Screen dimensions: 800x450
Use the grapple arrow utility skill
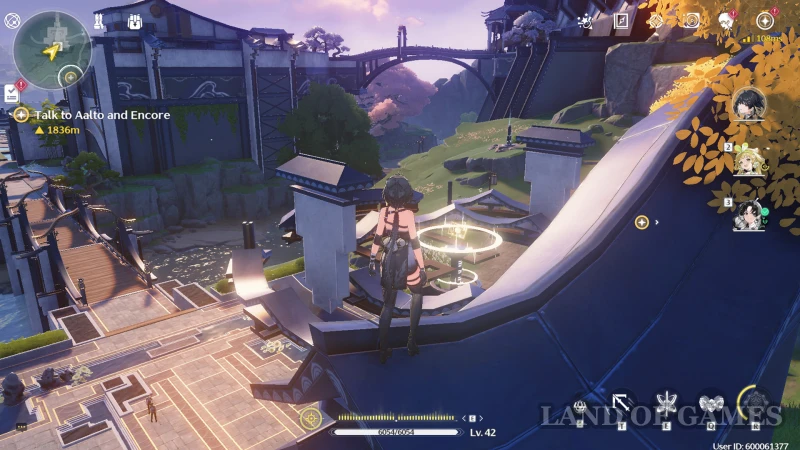tap(622, 403)
